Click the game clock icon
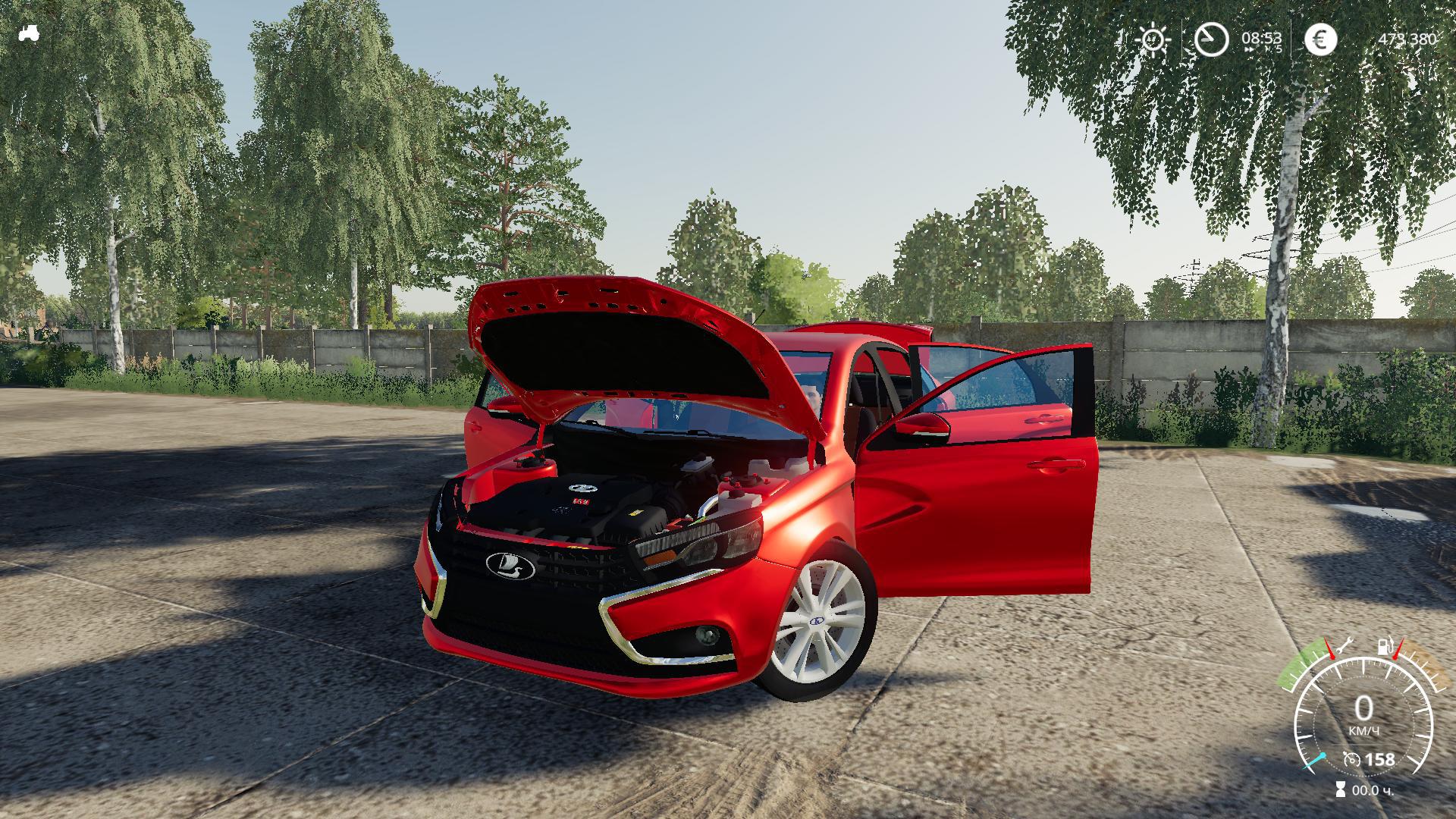Screen dimensions: 1456x819 (1211, 39)
